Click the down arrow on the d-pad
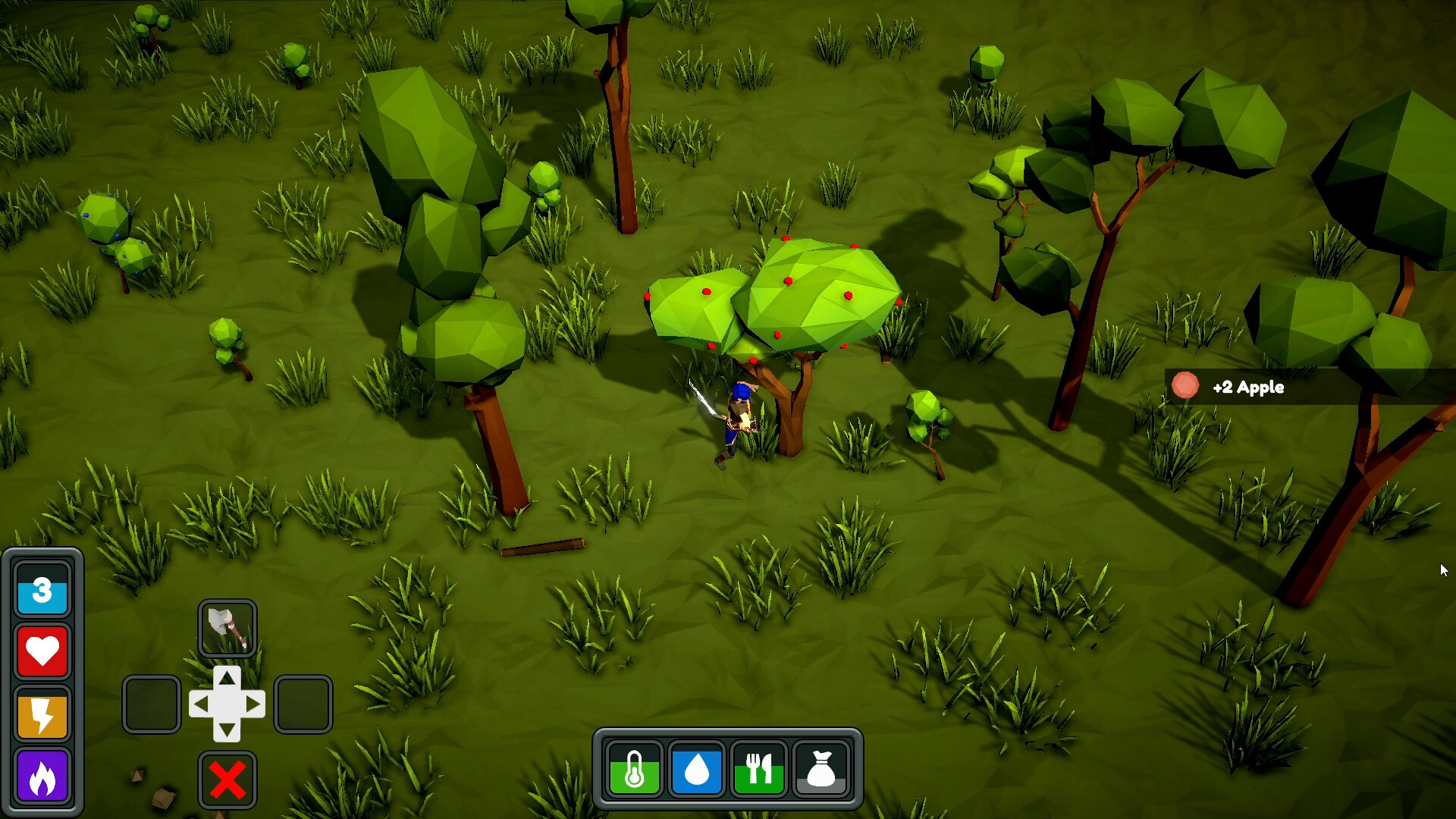This screenshot has height=819, width=1456. (227, 730)
